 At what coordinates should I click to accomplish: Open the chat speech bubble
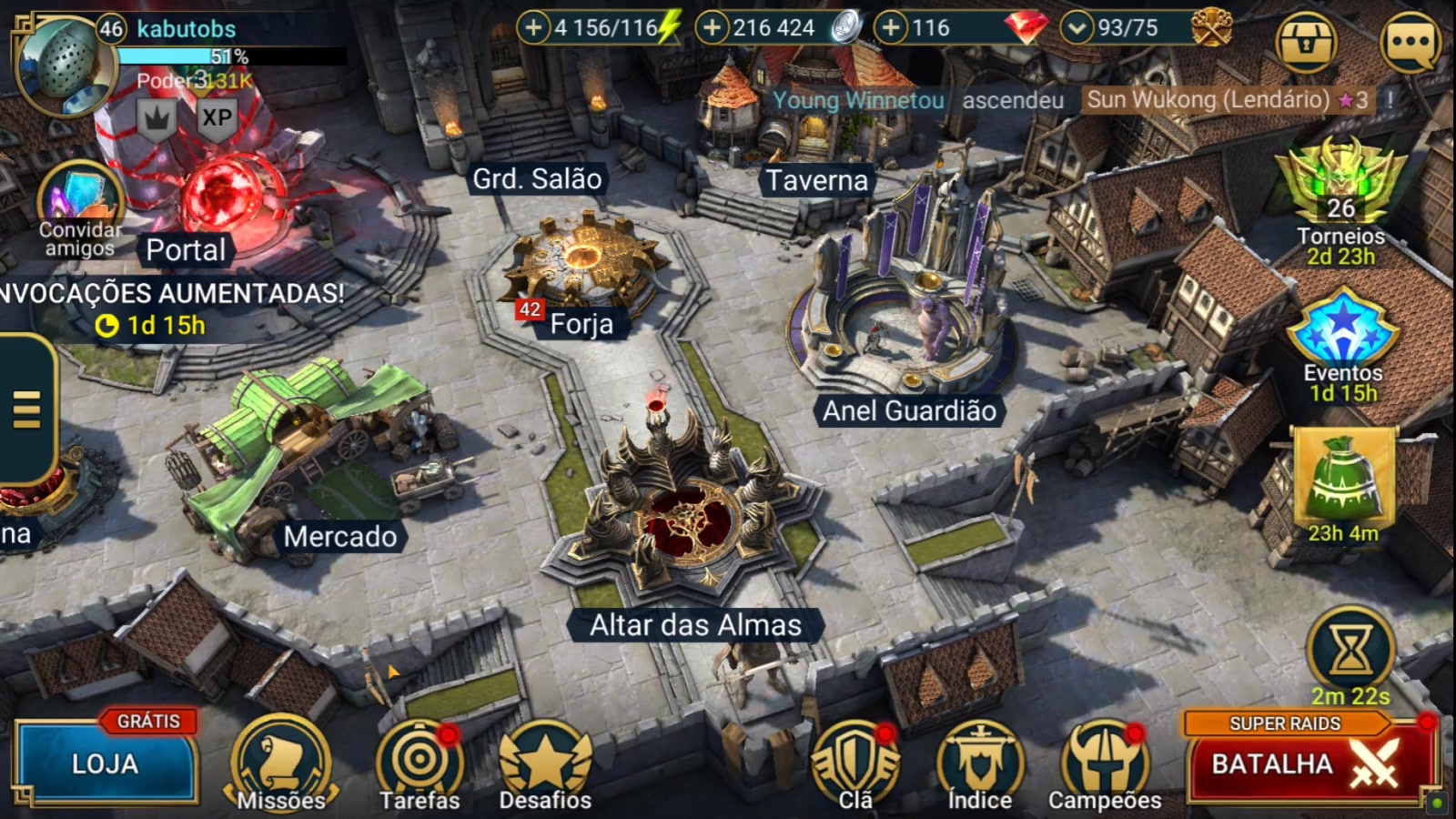coord(1410,42)
